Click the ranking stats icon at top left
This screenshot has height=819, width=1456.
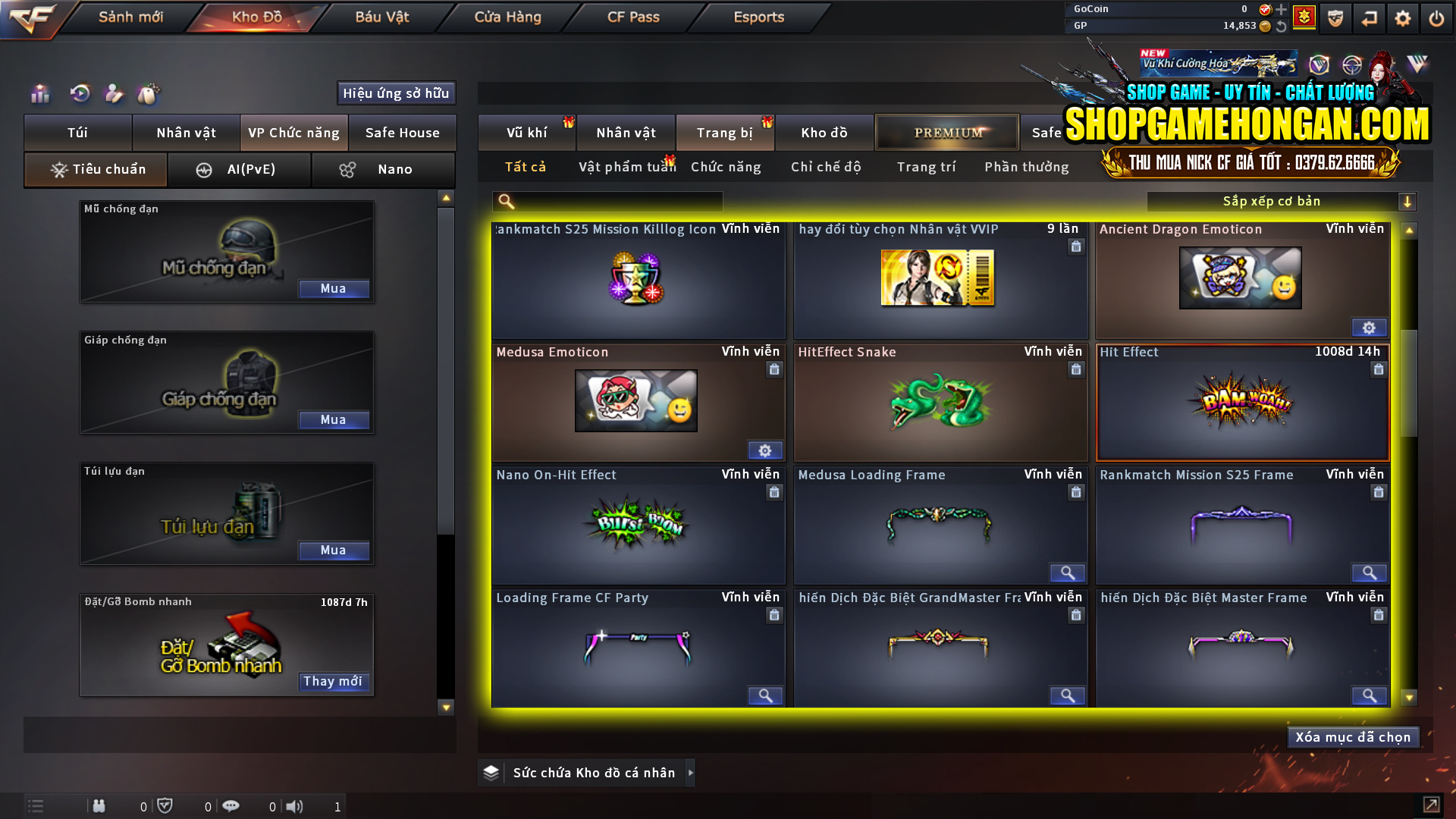(39, 94)
